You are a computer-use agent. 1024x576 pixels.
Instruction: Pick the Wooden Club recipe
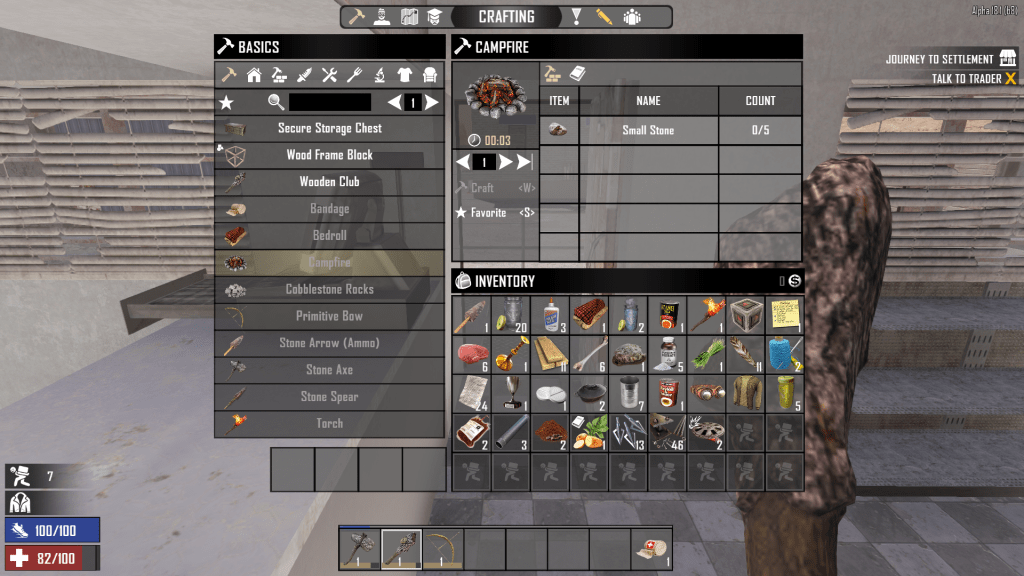330,182
